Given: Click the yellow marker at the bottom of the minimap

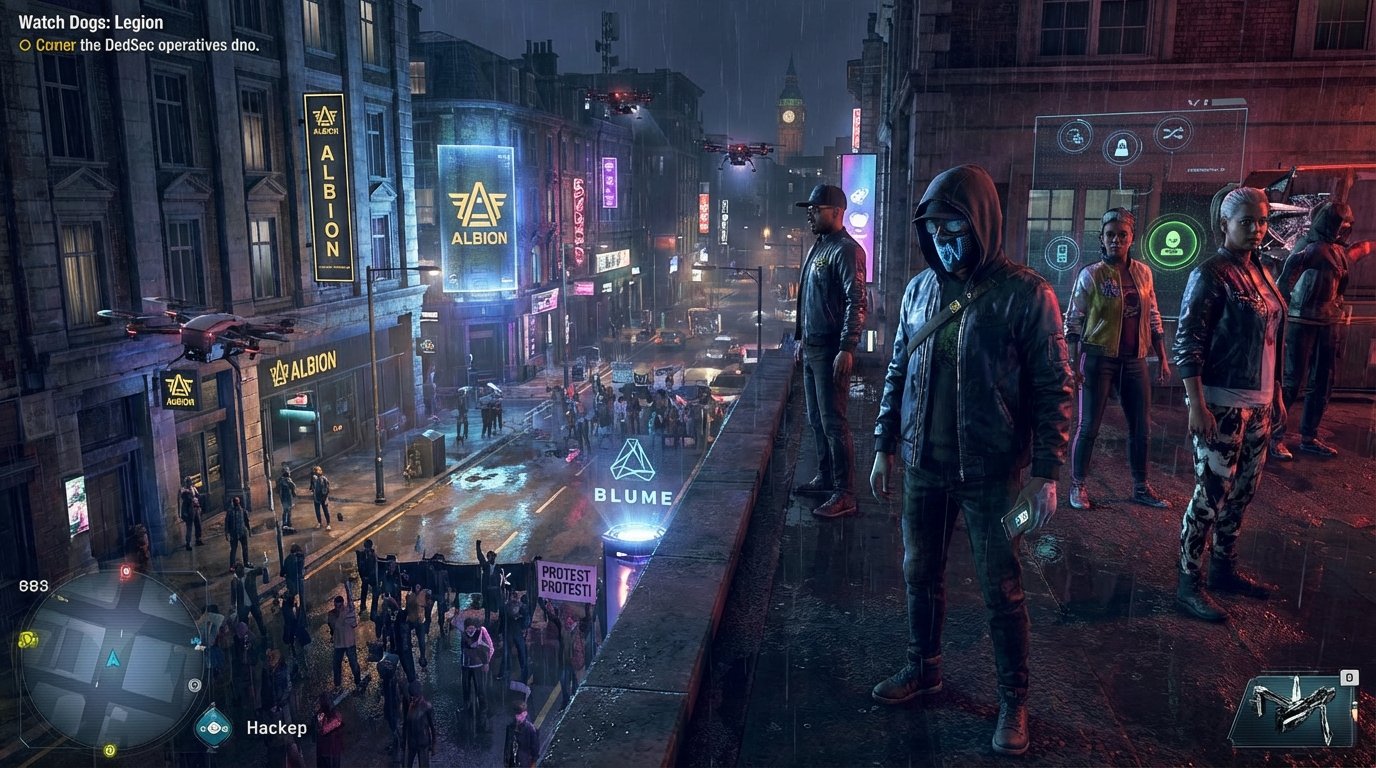Looking at the screenshot, I should [110, 750].
